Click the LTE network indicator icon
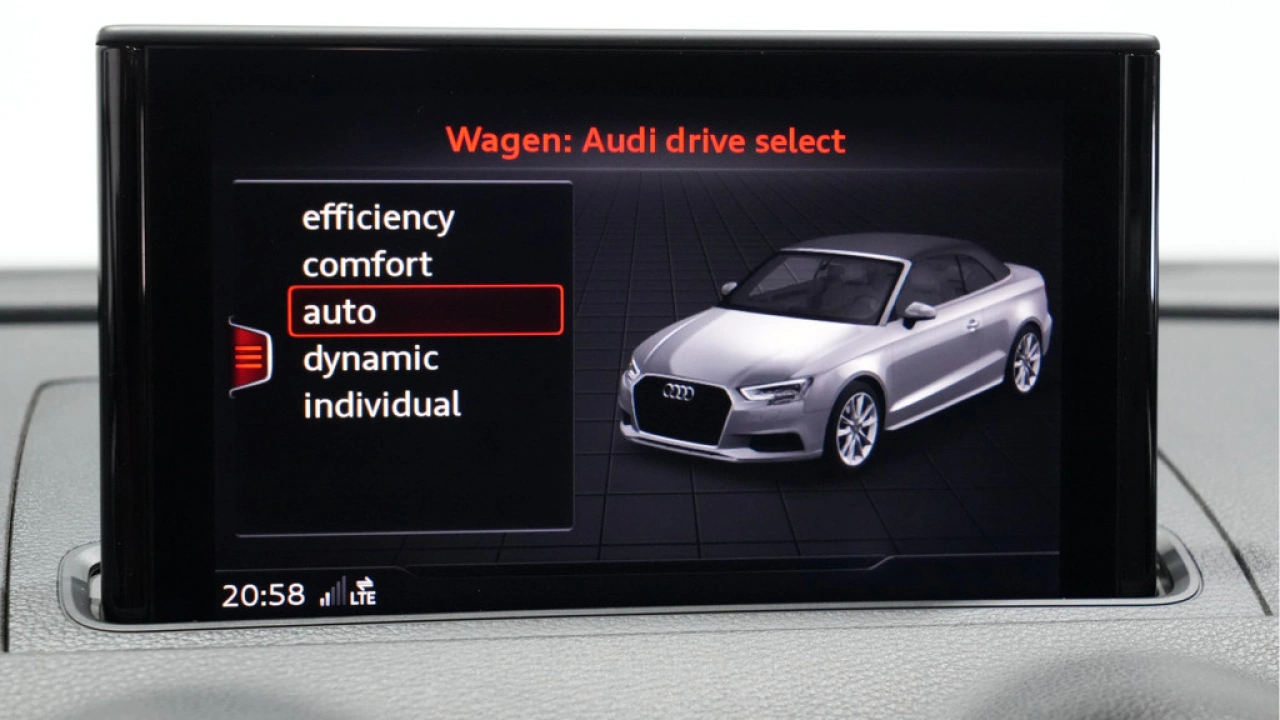 (364, 599)
